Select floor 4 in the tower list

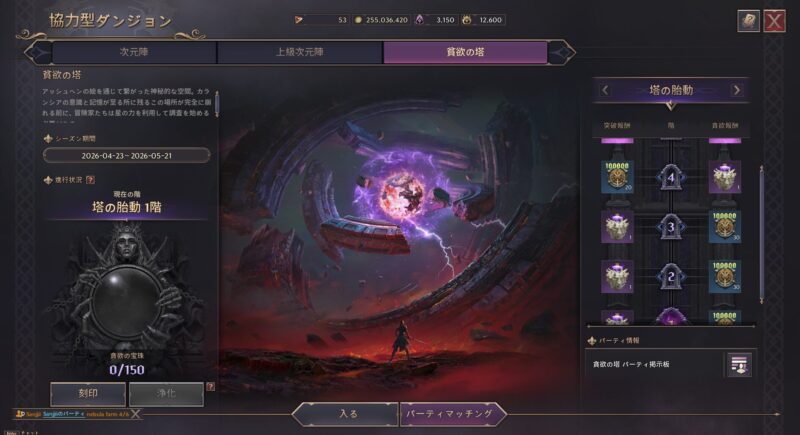(671, 177)
